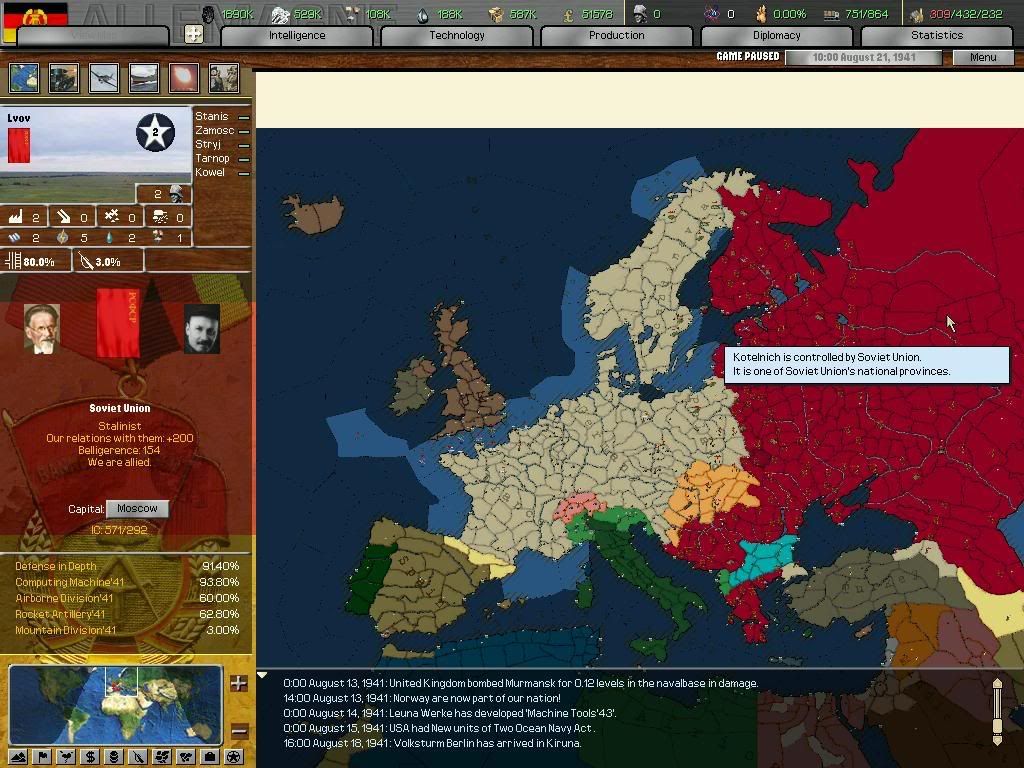Click the explosion icon in the left panel
Screen dimensions: 1024x768
point(184,78)
